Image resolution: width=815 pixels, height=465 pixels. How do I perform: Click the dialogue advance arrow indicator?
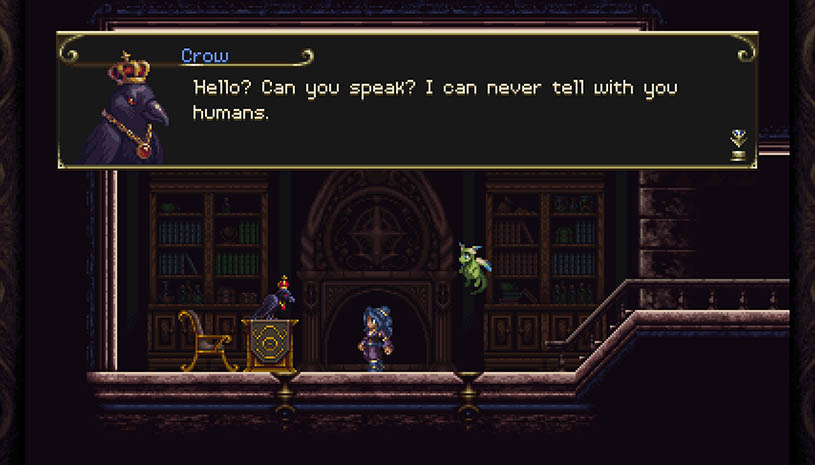738,144
